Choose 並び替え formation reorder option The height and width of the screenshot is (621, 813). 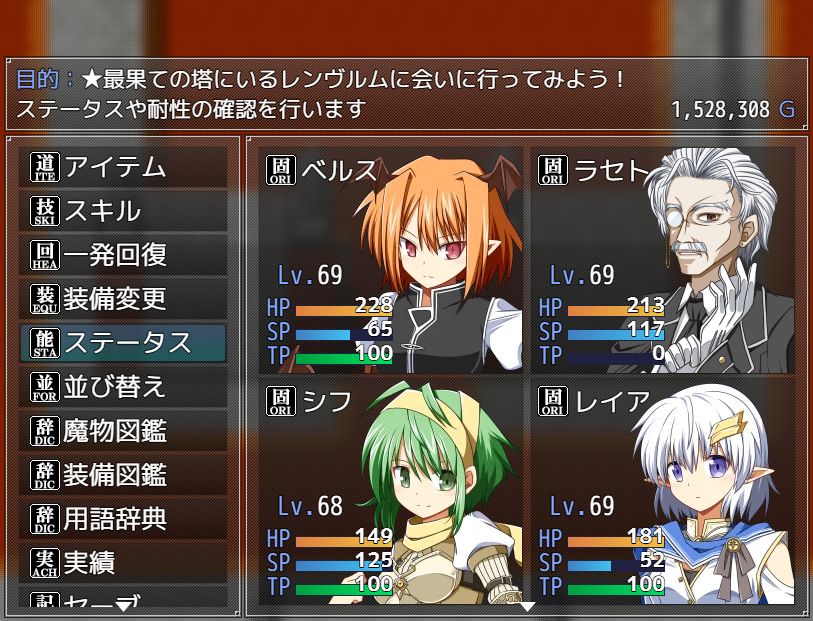point(123,386)
